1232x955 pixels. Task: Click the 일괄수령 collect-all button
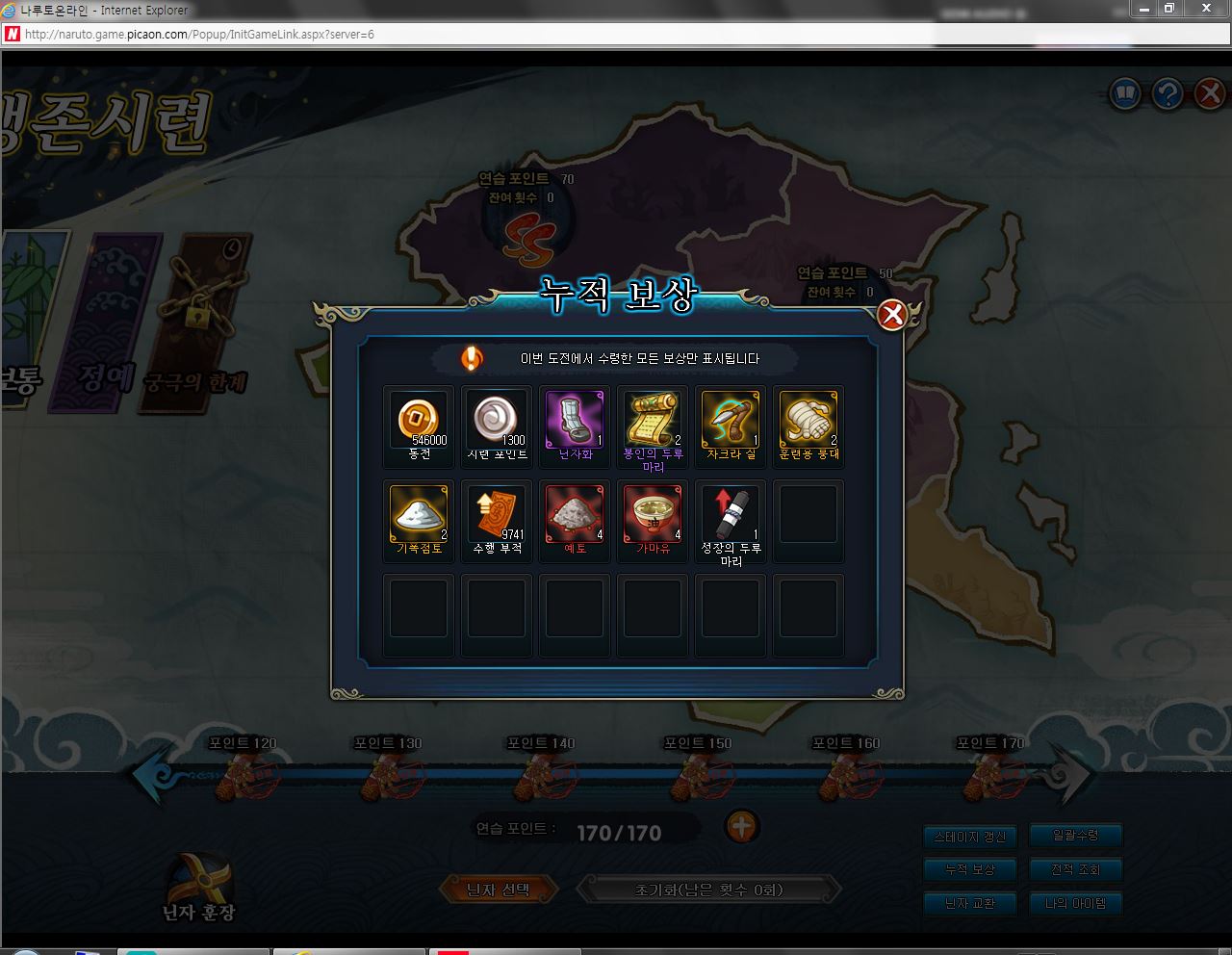[x=1075, y=836]
